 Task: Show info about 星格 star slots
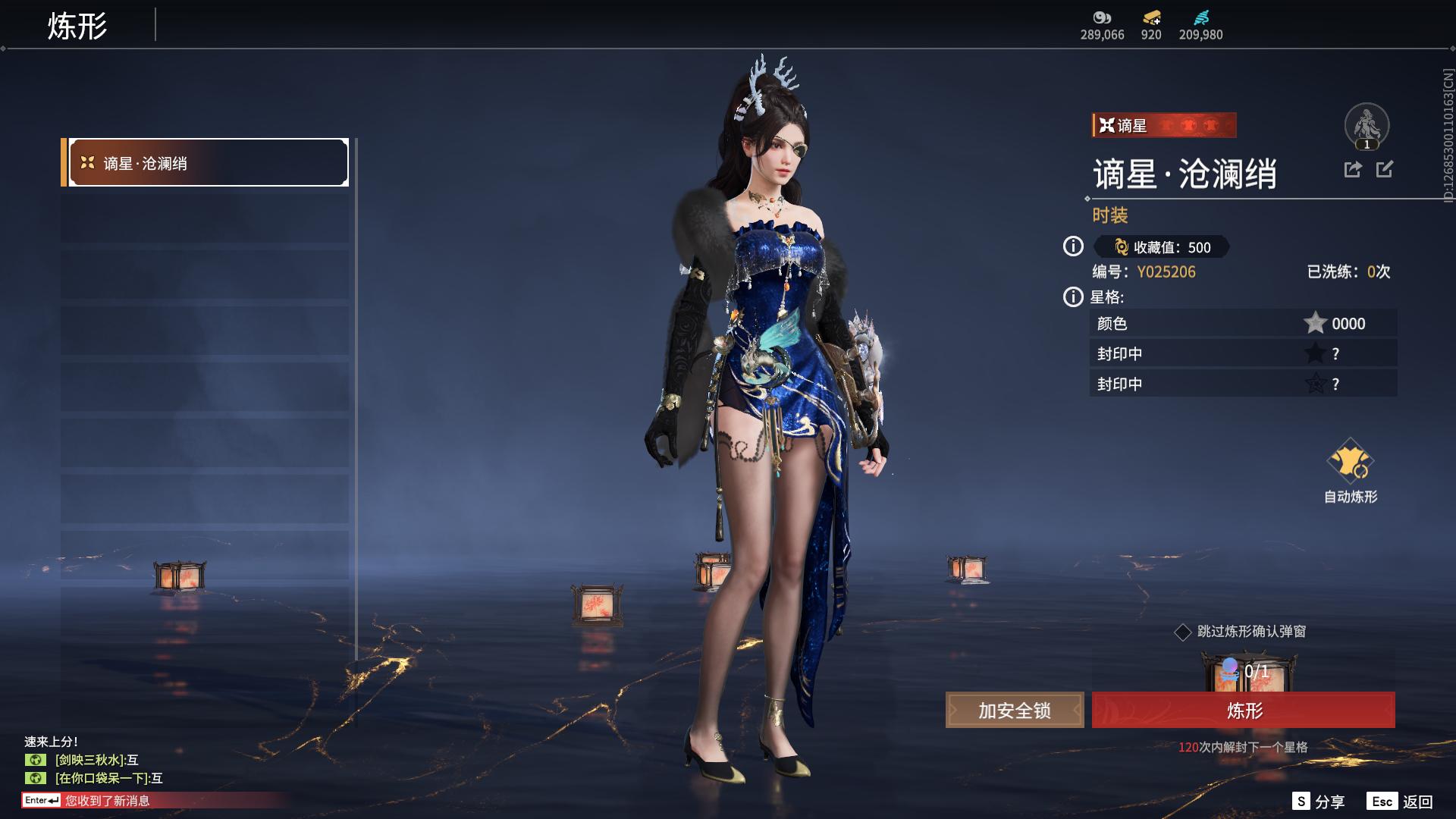coord(1073,297)
